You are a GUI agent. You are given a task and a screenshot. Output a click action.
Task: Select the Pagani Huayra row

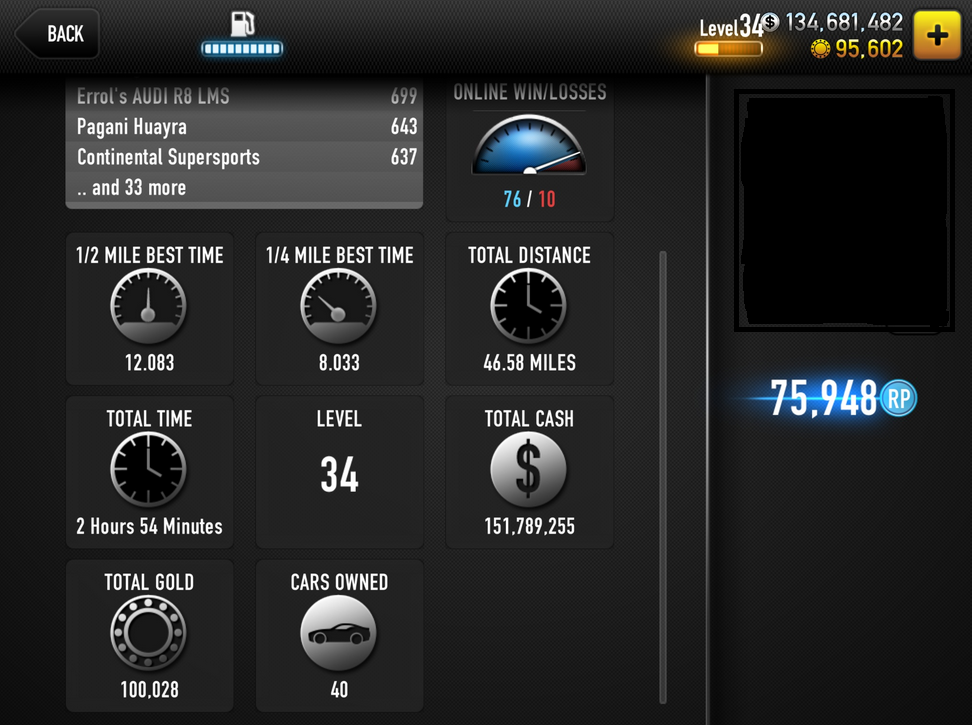point(244,127)
